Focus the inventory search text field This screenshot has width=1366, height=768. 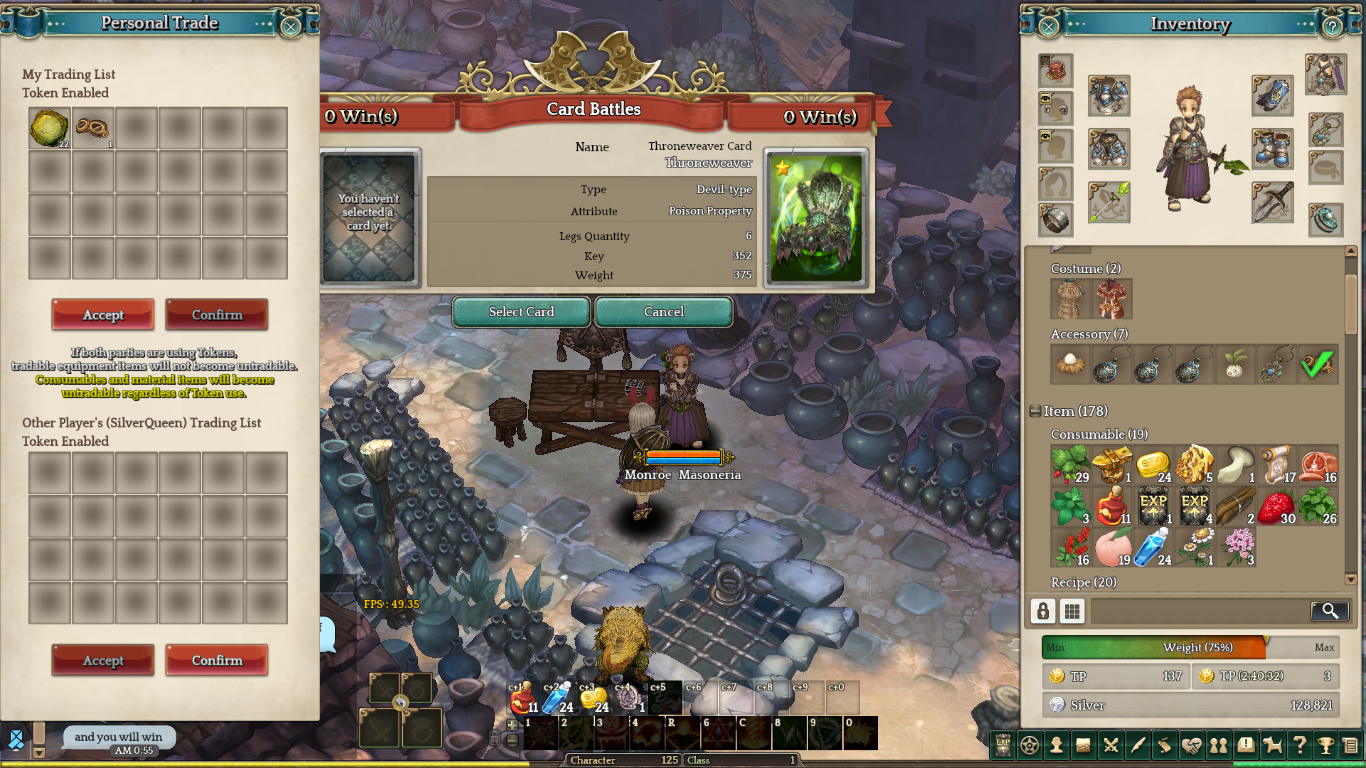pyautogui.click(x=1200, y=611)
